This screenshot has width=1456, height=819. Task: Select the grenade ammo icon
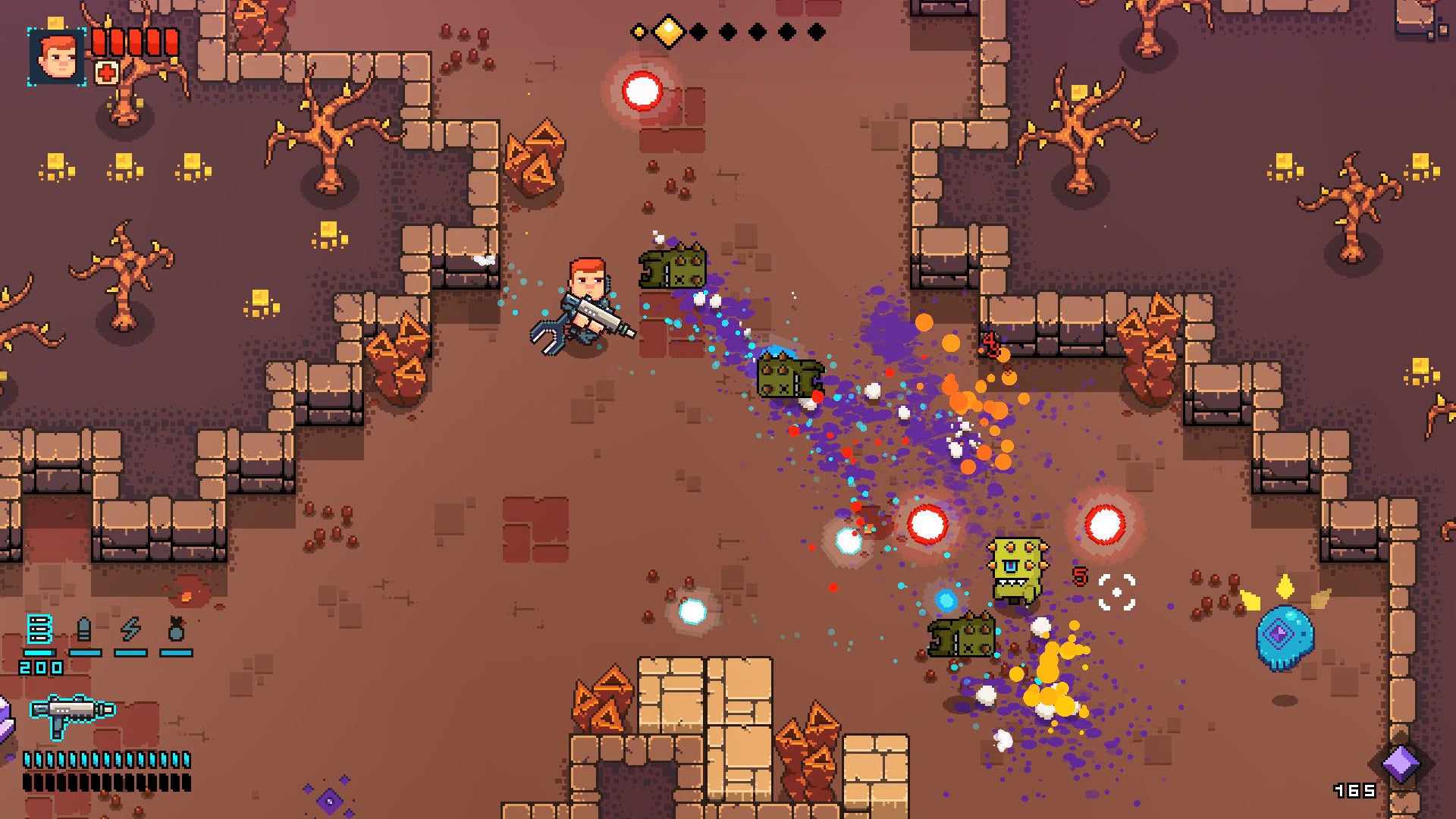177,627
